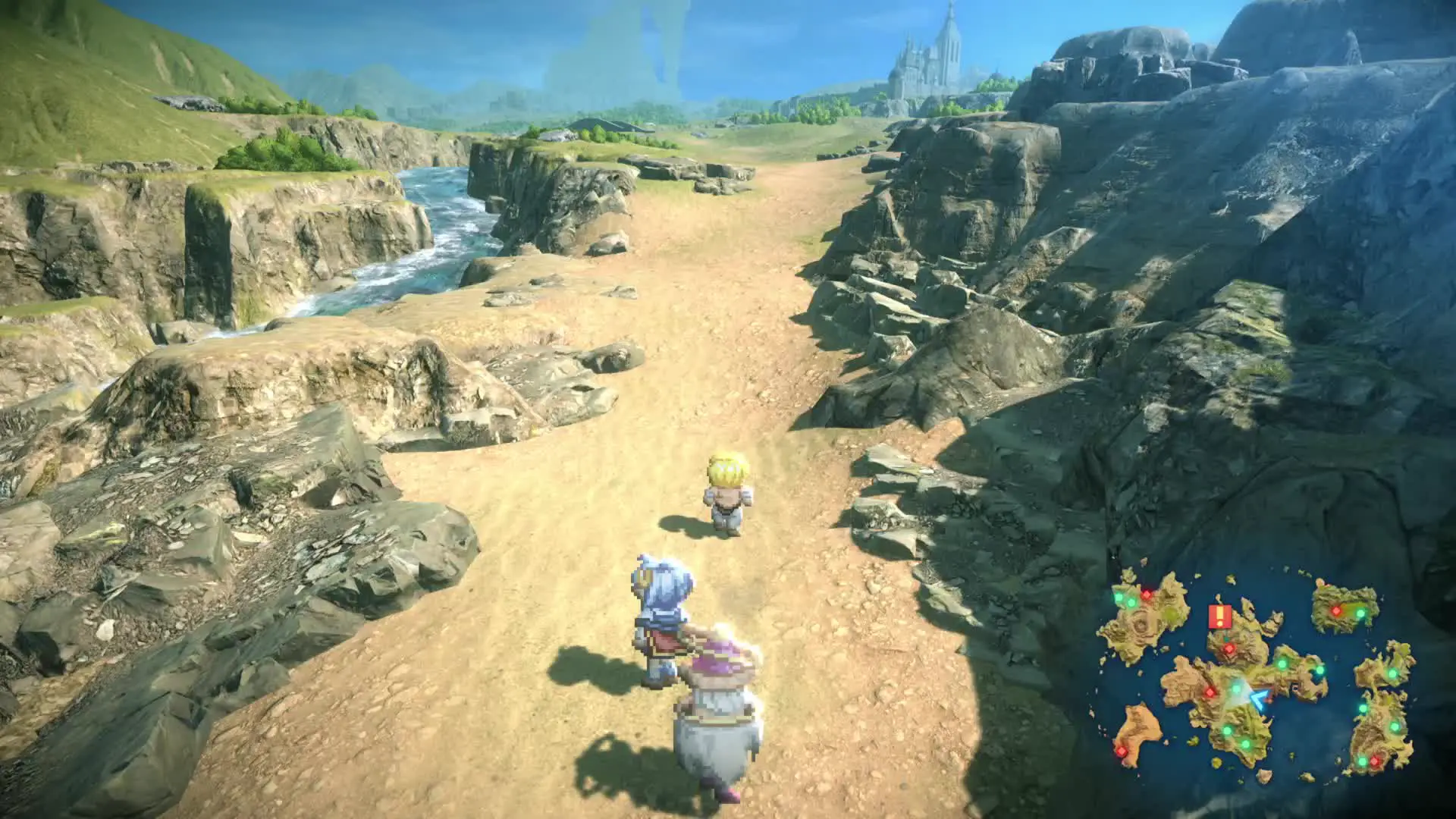Viewport: 1456px width, 819px height.
Task: Open the world minimap
Action: pos(1260,676)
